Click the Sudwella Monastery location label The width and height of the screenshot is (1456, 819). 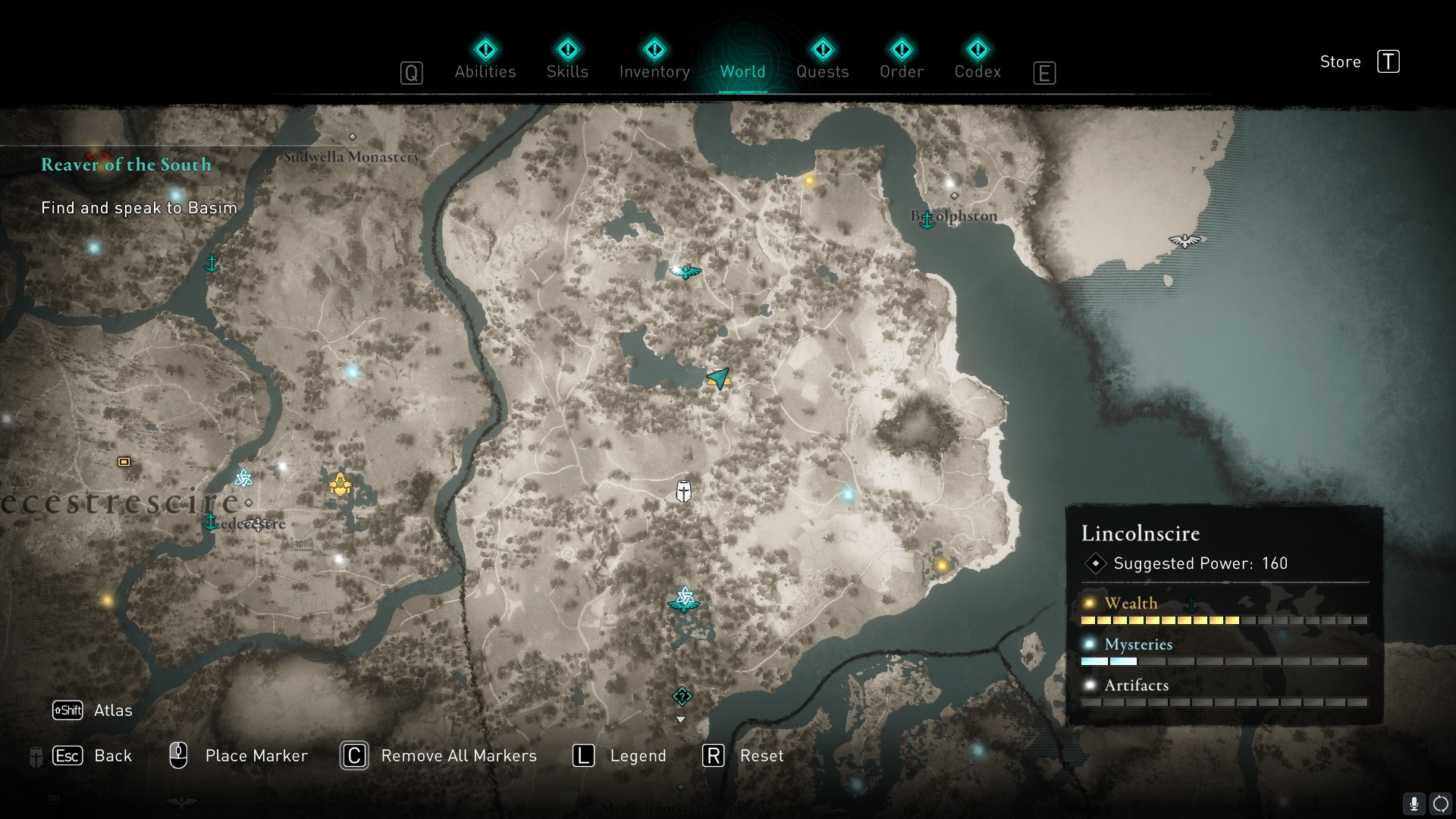351,157
